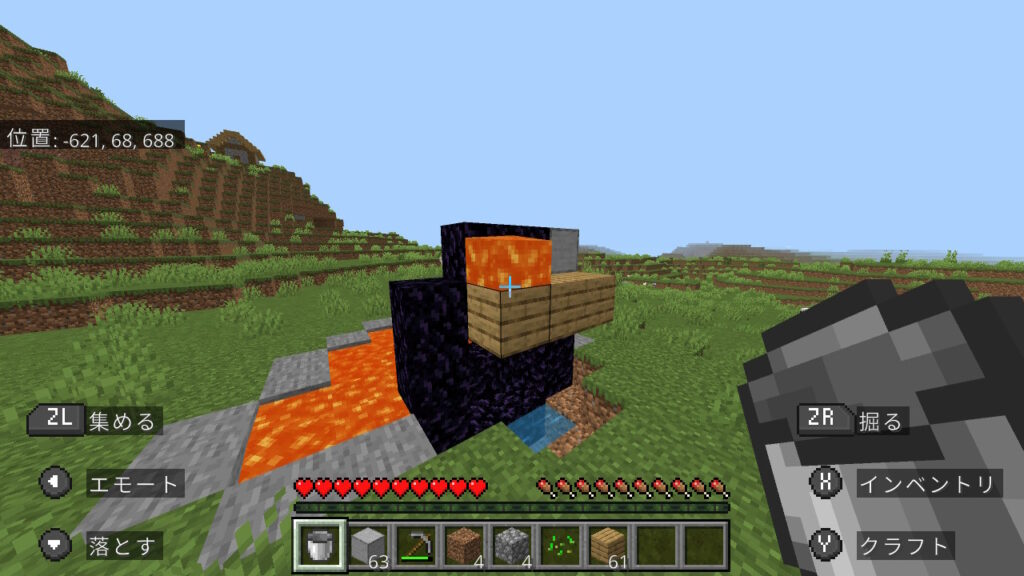Pick the cobblestone hotbar slot
1024x576 pixels.
tap(511, 545)
